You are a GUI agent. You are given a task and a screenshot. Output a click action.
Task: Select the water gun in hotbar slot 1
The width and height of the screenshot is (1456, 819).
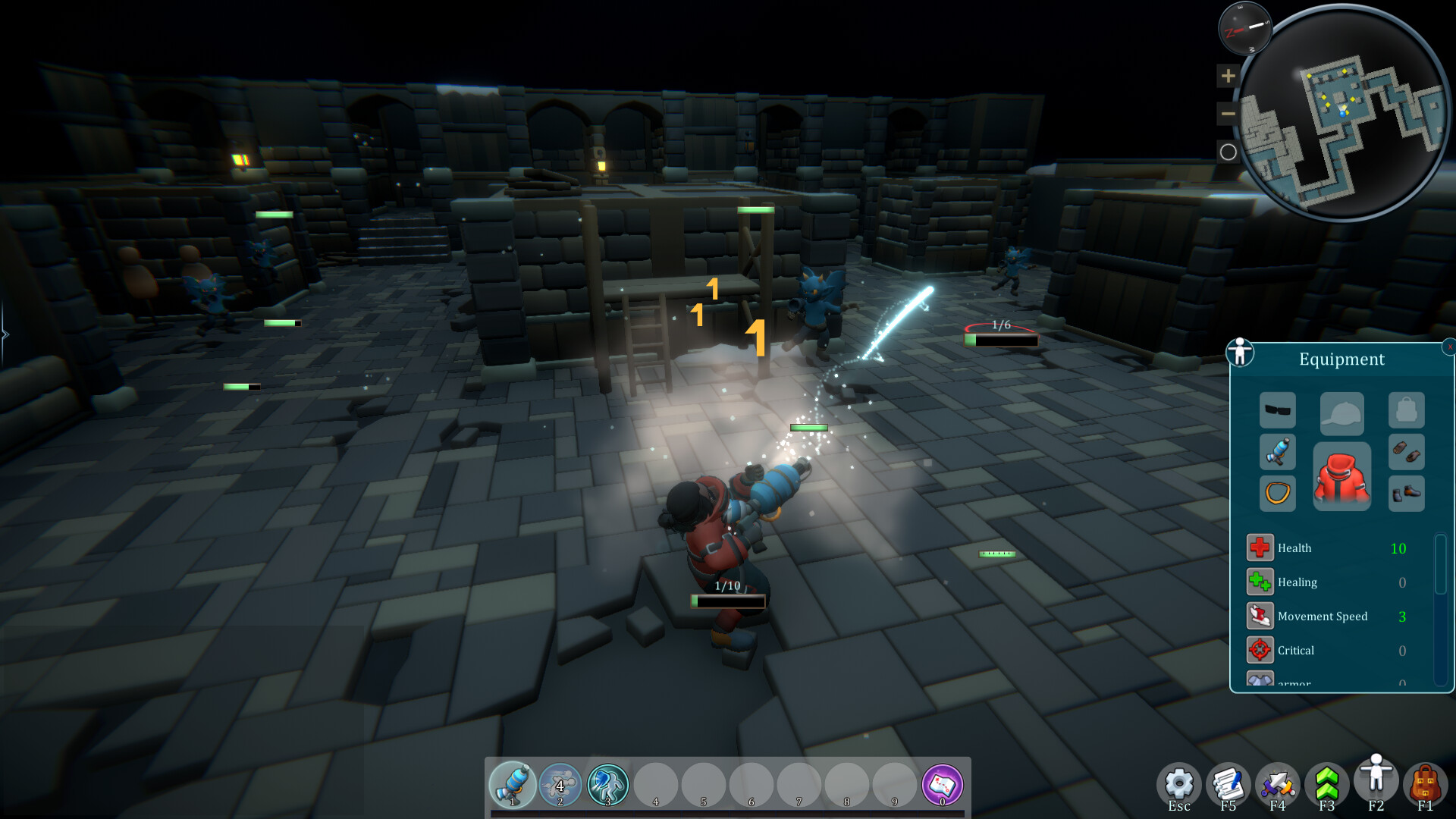pyautogui.click(x=512, y=786)
